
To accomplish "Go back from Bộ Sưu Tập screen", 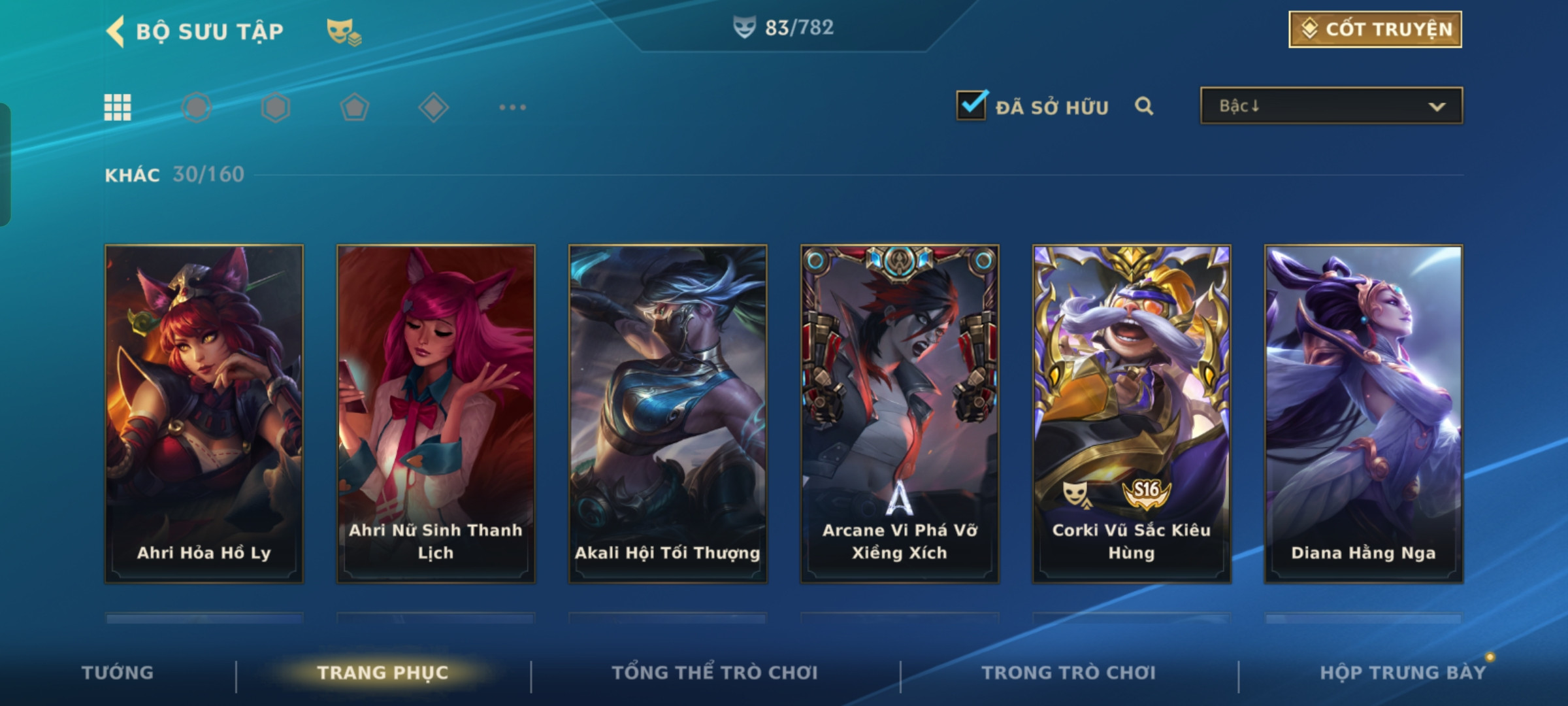I will 116,31.
